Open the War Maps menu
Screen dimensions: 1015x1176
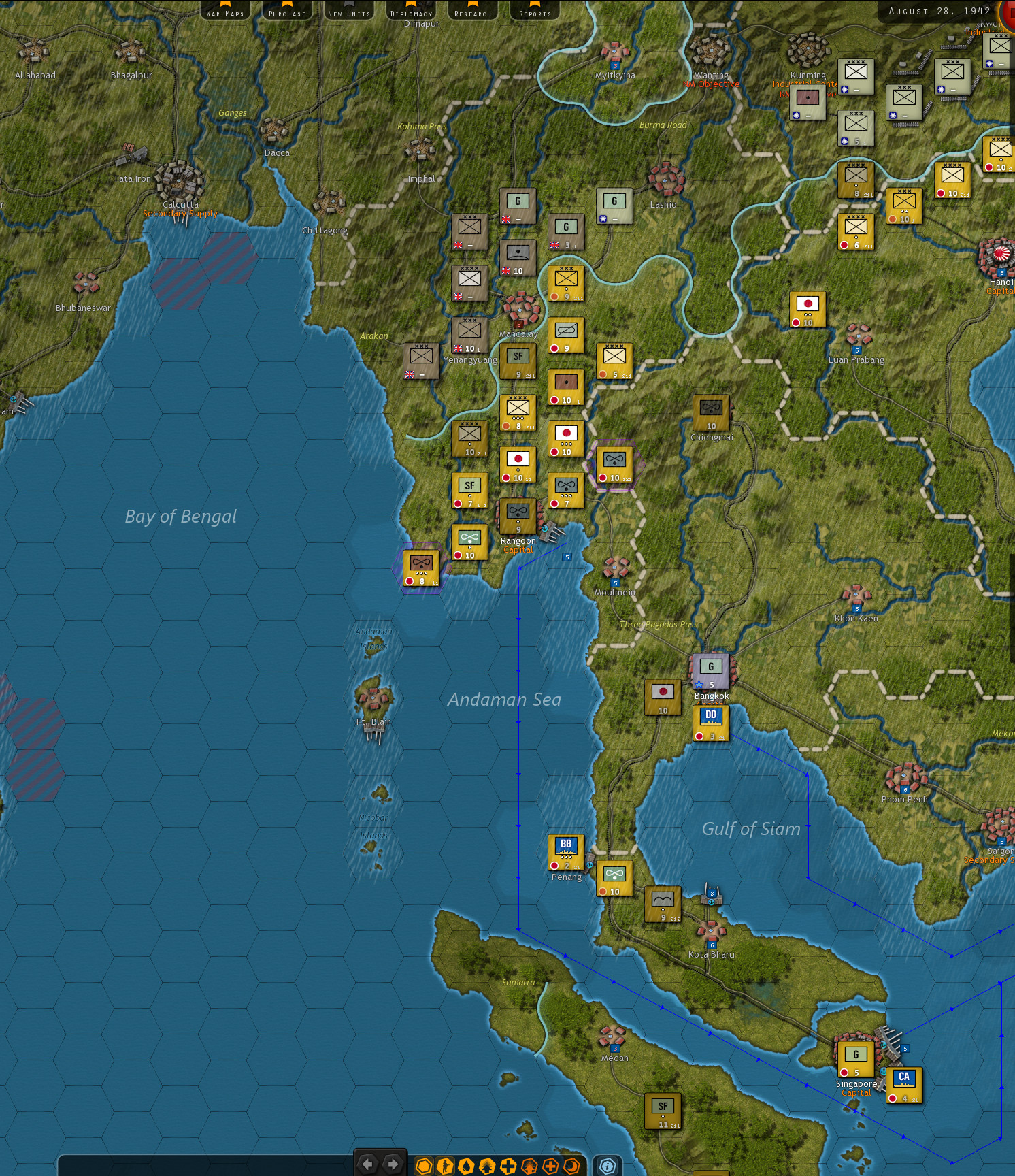pos(225,12)
